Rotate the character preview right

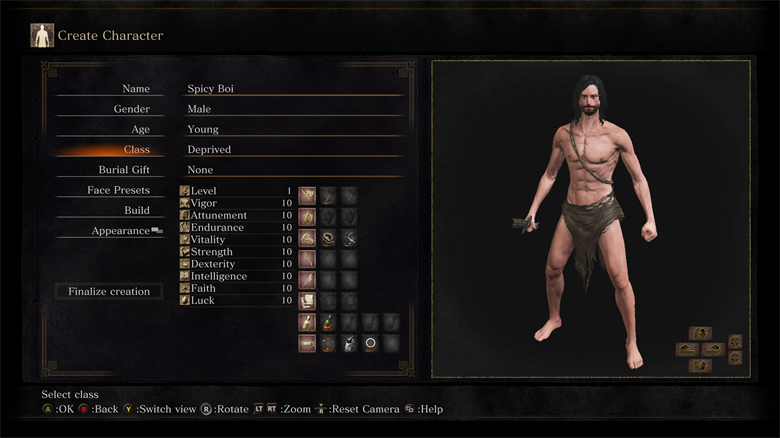click(x=713, y=349)
